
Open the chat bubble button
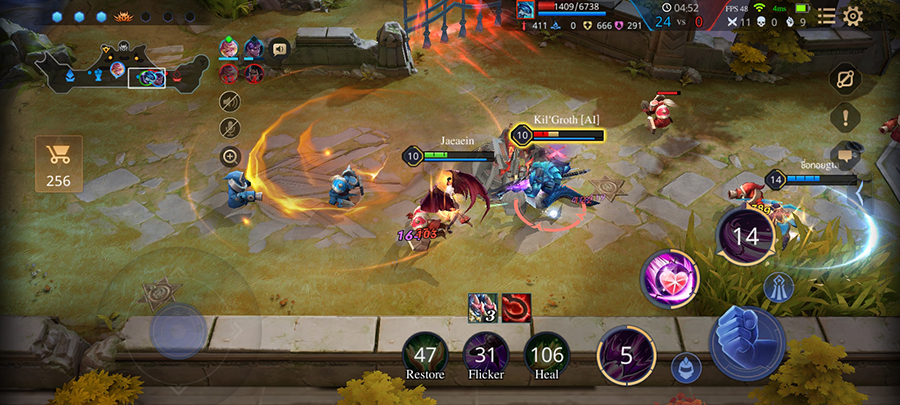[x=845, y=154]
